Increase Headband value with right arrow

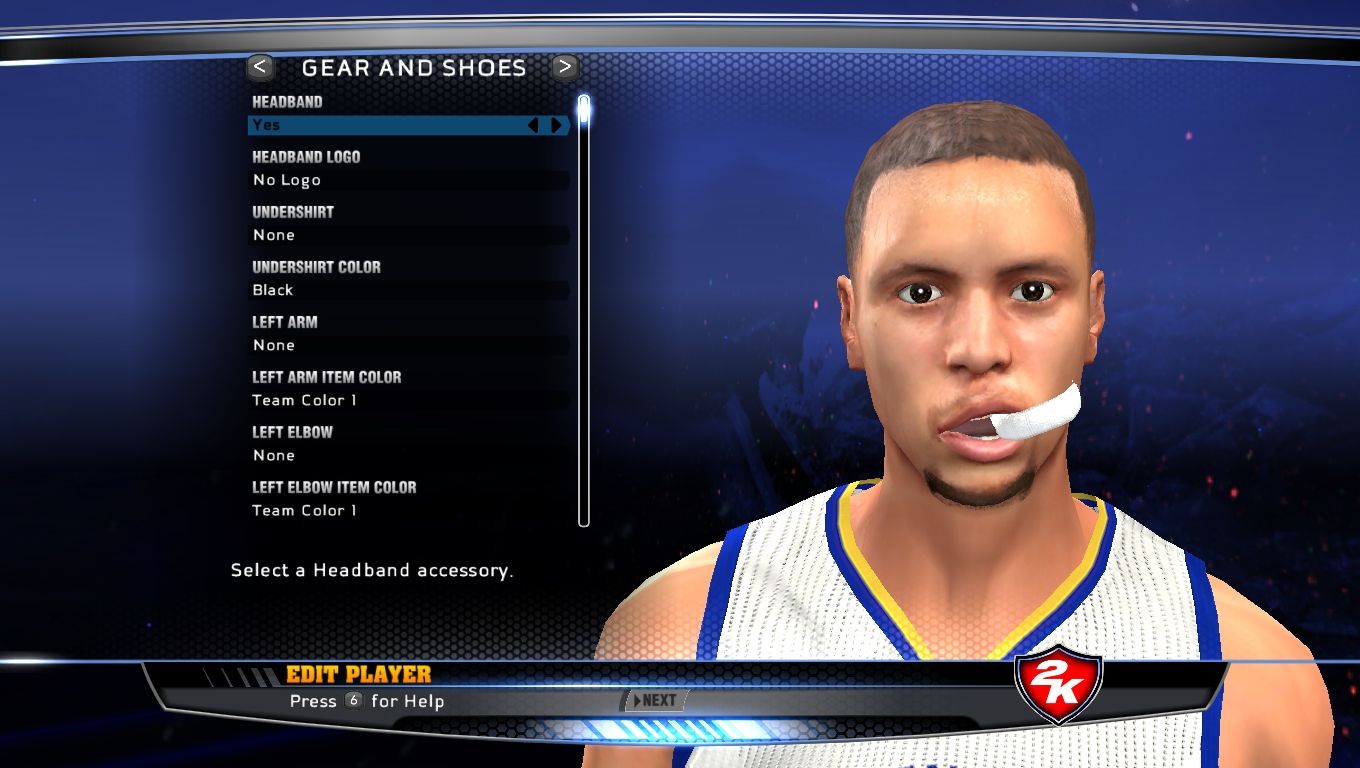pyautogui.click(x=556, y=125)
